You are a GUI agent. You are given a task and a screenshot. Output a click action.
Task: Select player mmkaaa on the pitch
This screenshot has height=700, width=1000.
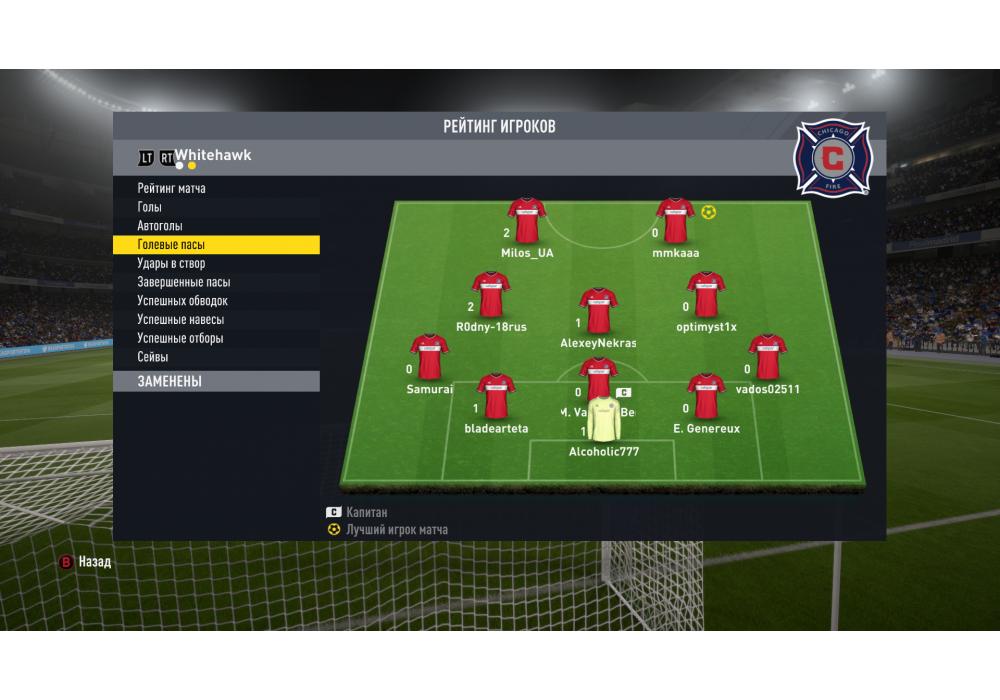pyautogui.click(x=675, y=221)
